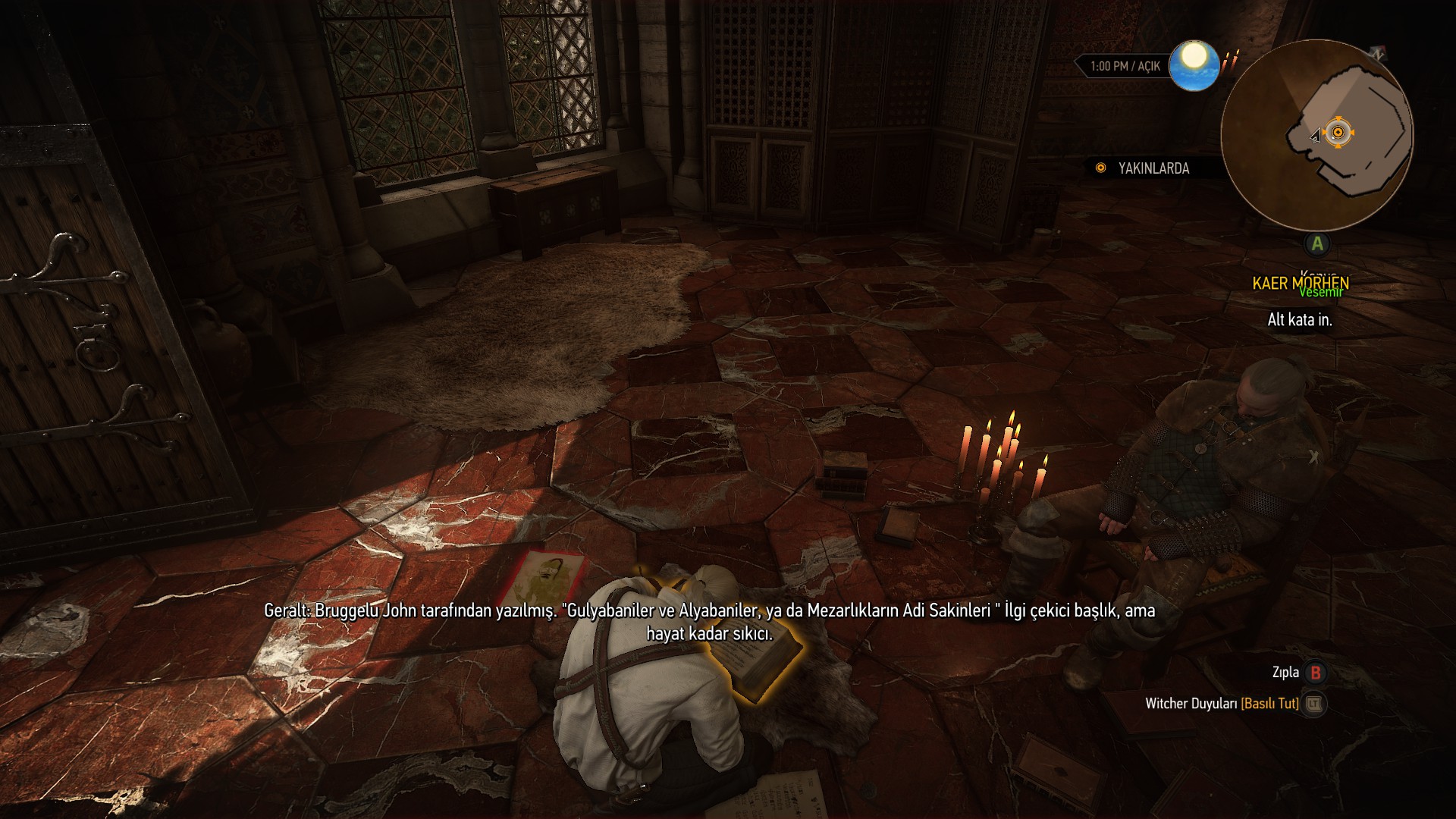Click the sun weather icon

click(x=1194, y=65)
